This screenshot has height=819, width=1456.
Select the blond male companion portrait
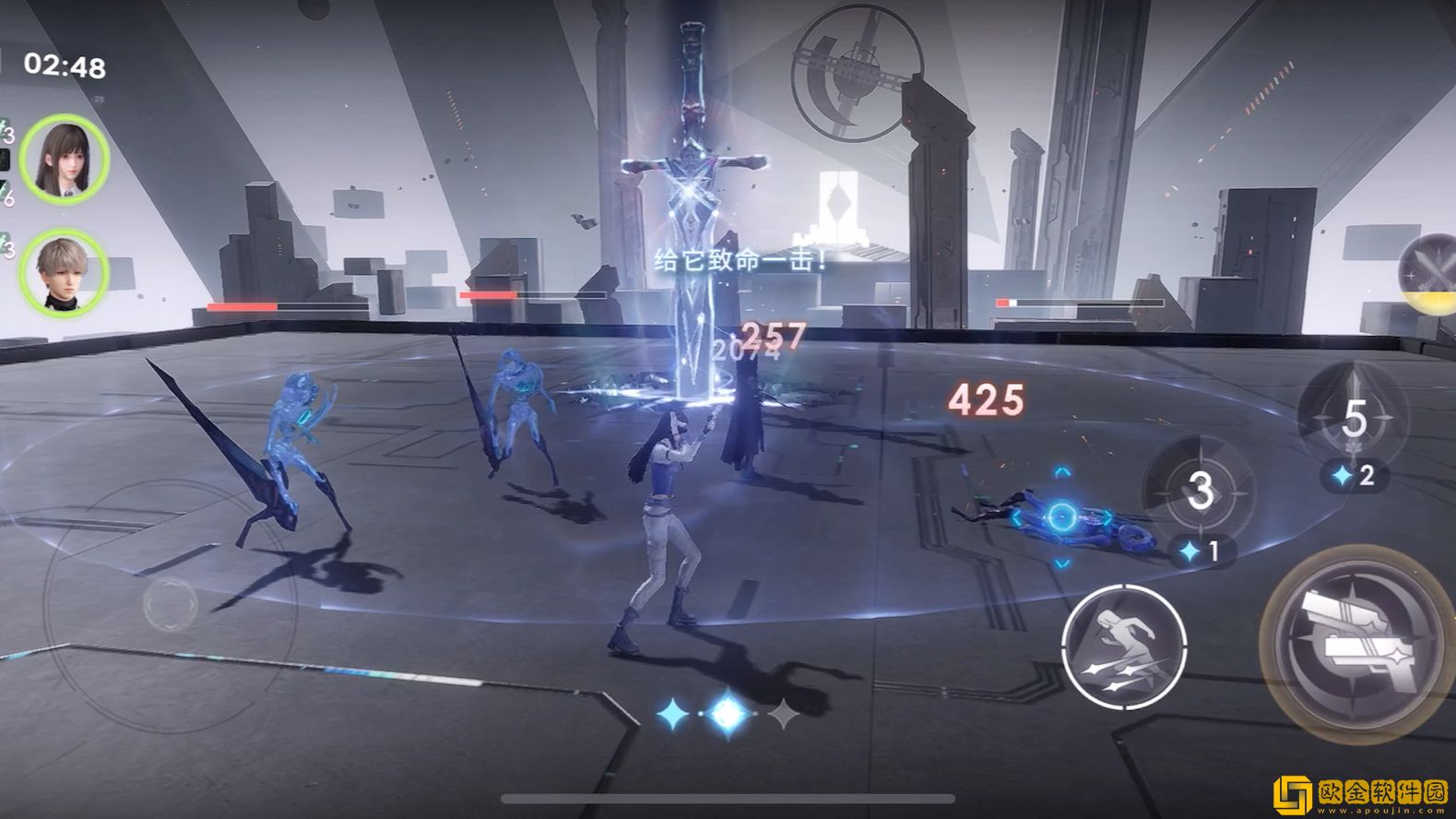tap(65, 272)
